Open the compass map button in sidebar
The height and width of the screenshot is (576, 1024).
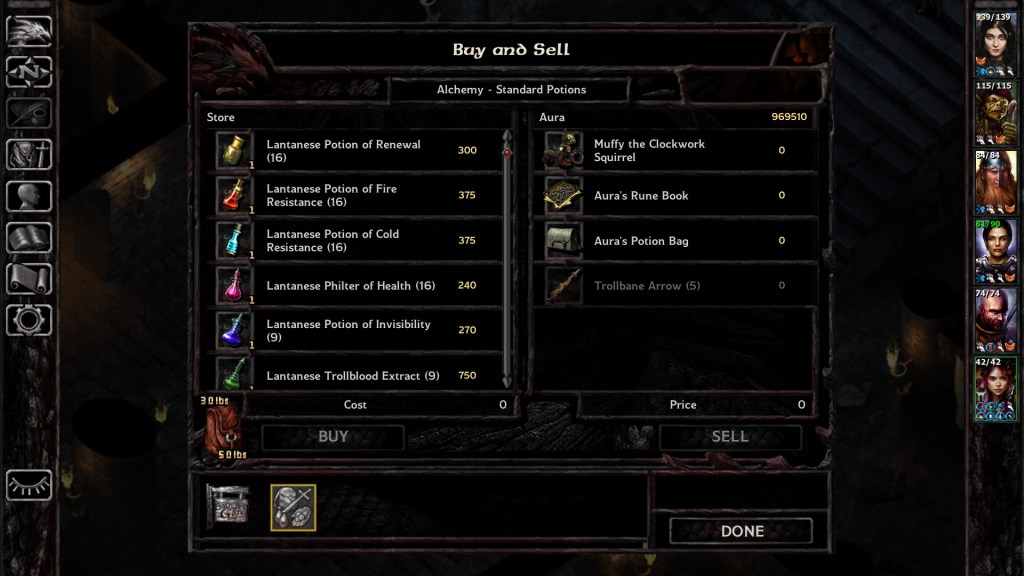[29, 72]
